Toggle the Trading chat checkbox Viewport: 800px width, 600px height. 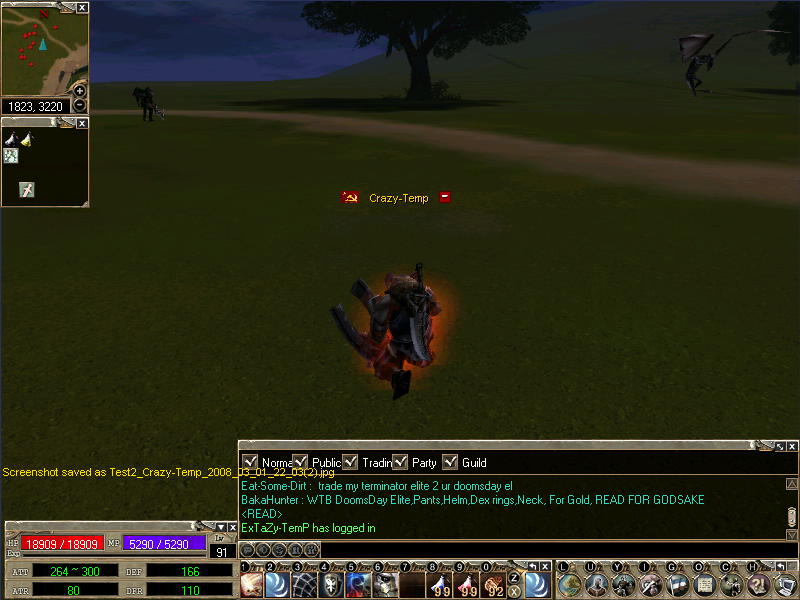[x=350, y=462]
